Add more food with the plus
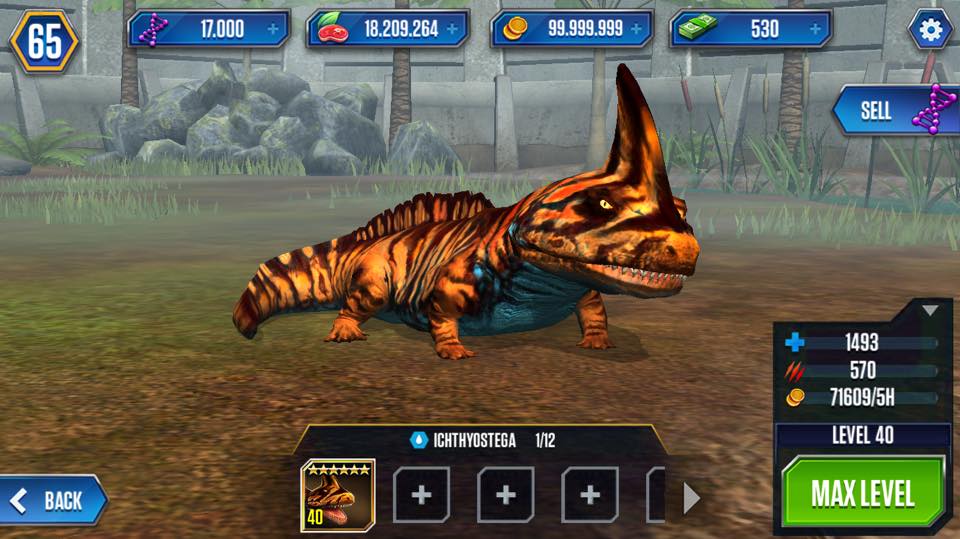Image resolution: width=960 pixels, height=539 pixels. pyautogui.click(x=452, y=29)
